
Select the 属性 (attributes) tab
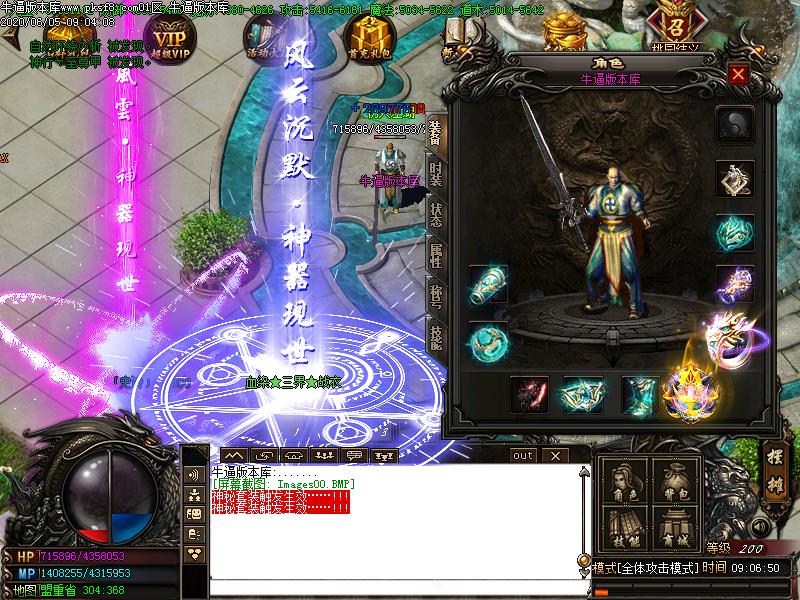(x=436, y=256)
